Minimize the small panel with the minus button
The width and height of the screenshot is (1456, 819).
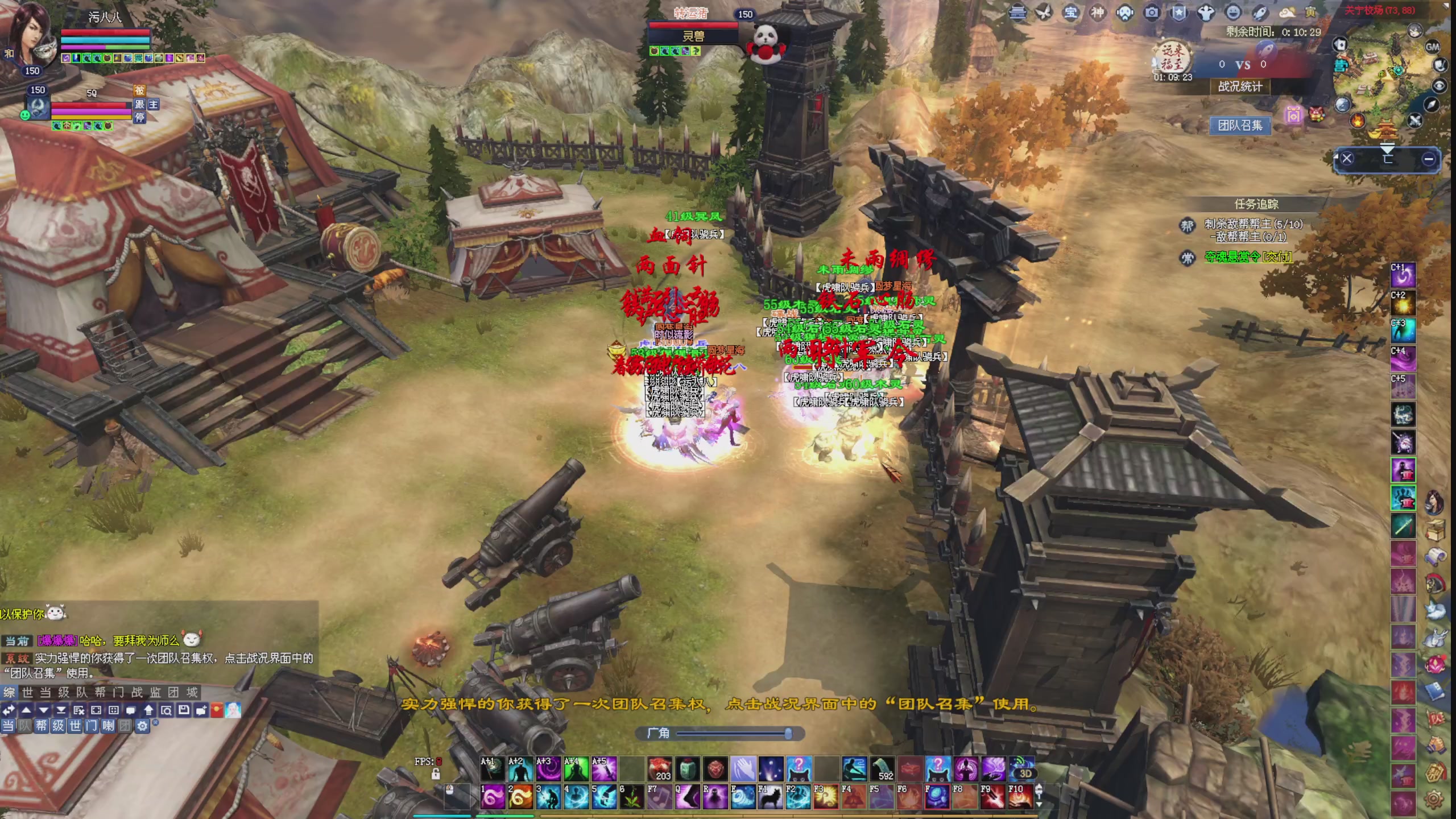pos(1428,159)
